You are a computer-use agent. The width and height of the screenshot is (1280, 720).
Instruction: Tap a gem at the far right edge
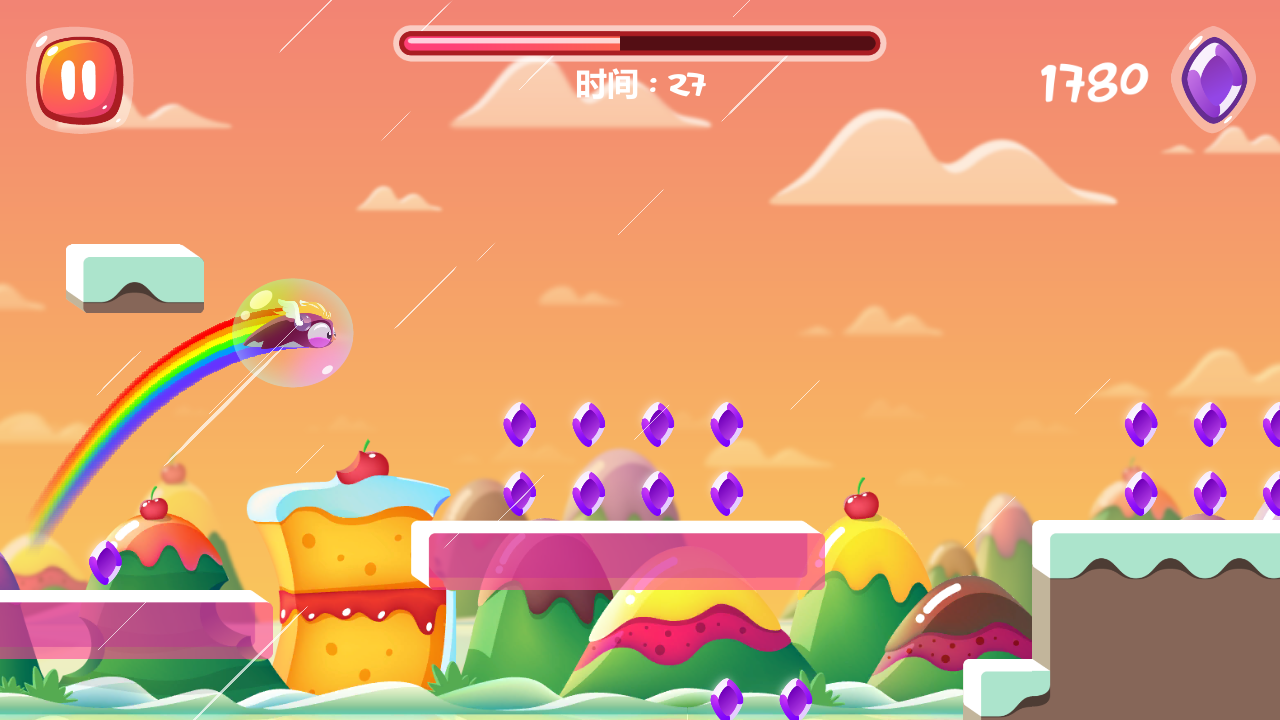point(1210,425)
